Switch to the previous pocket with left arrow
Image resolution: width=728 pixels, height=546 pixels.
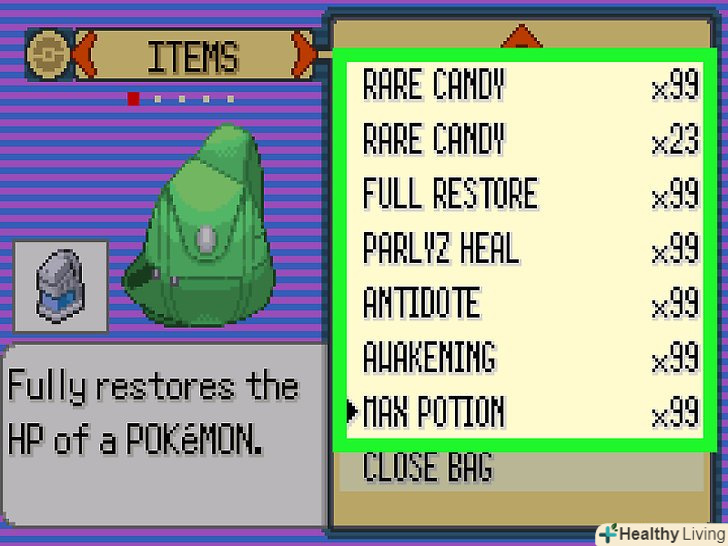(84, 57)
